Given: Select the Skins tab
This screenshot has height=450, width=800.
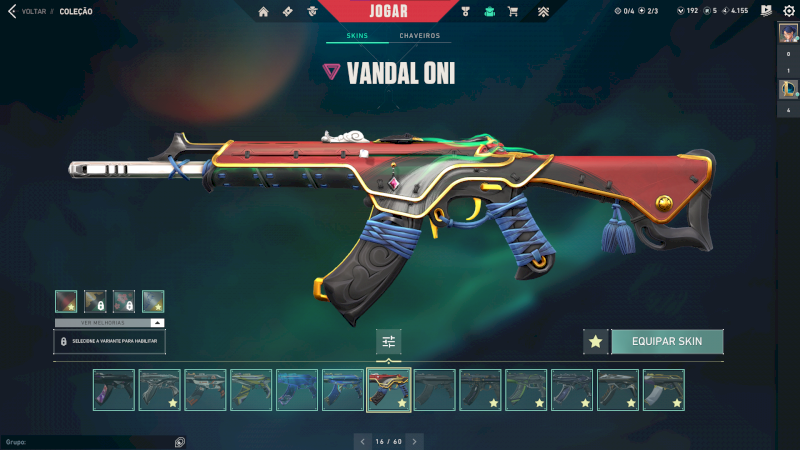Looking at the screenshot, I should tap(357, 36).
